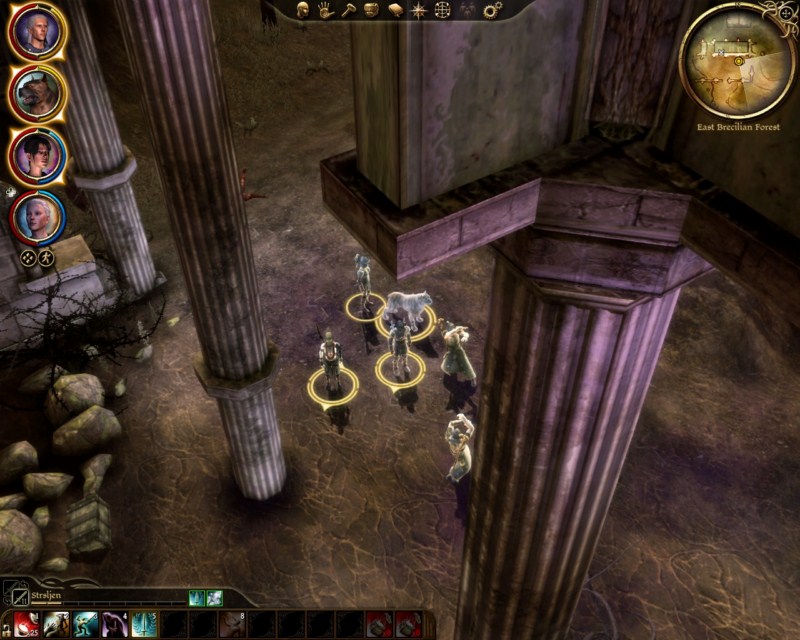Use the red flask at quickbar's far end
The height and width of the screenshot is (640, 800).
click(x=408, y=625)
